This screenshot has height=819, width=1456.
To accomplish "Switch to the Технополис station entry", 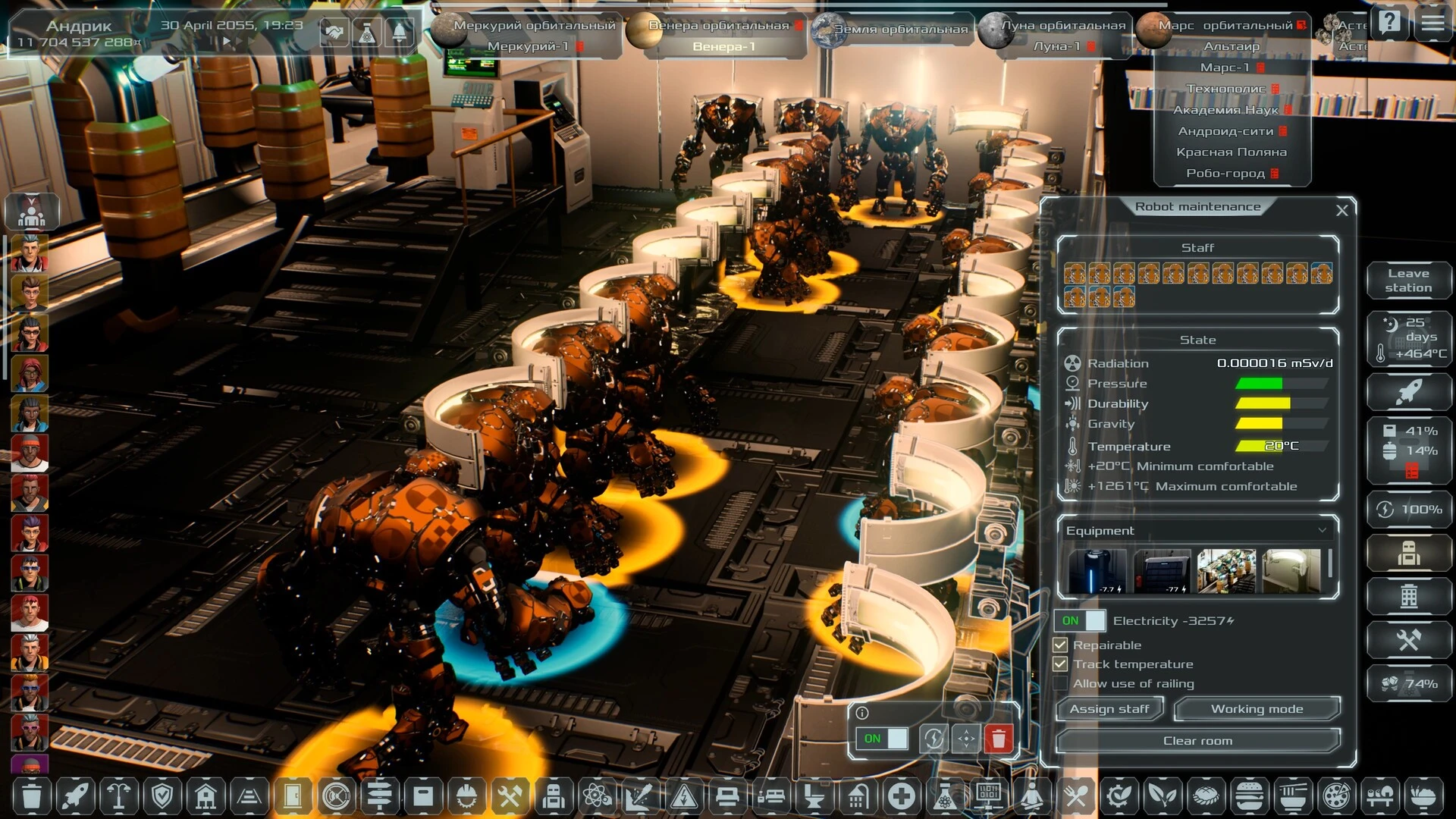I will coord(1225,89).
